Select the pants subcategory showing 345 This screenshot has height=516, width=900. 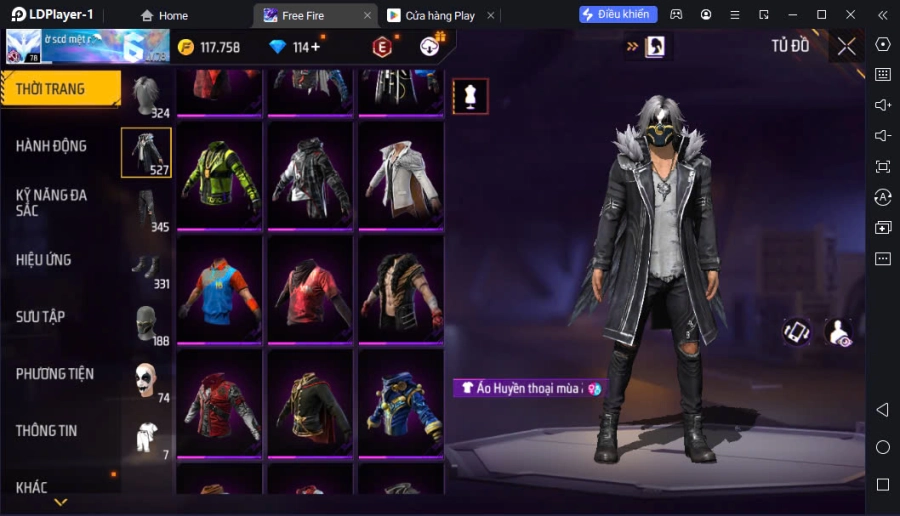click(x=147, y=211)
